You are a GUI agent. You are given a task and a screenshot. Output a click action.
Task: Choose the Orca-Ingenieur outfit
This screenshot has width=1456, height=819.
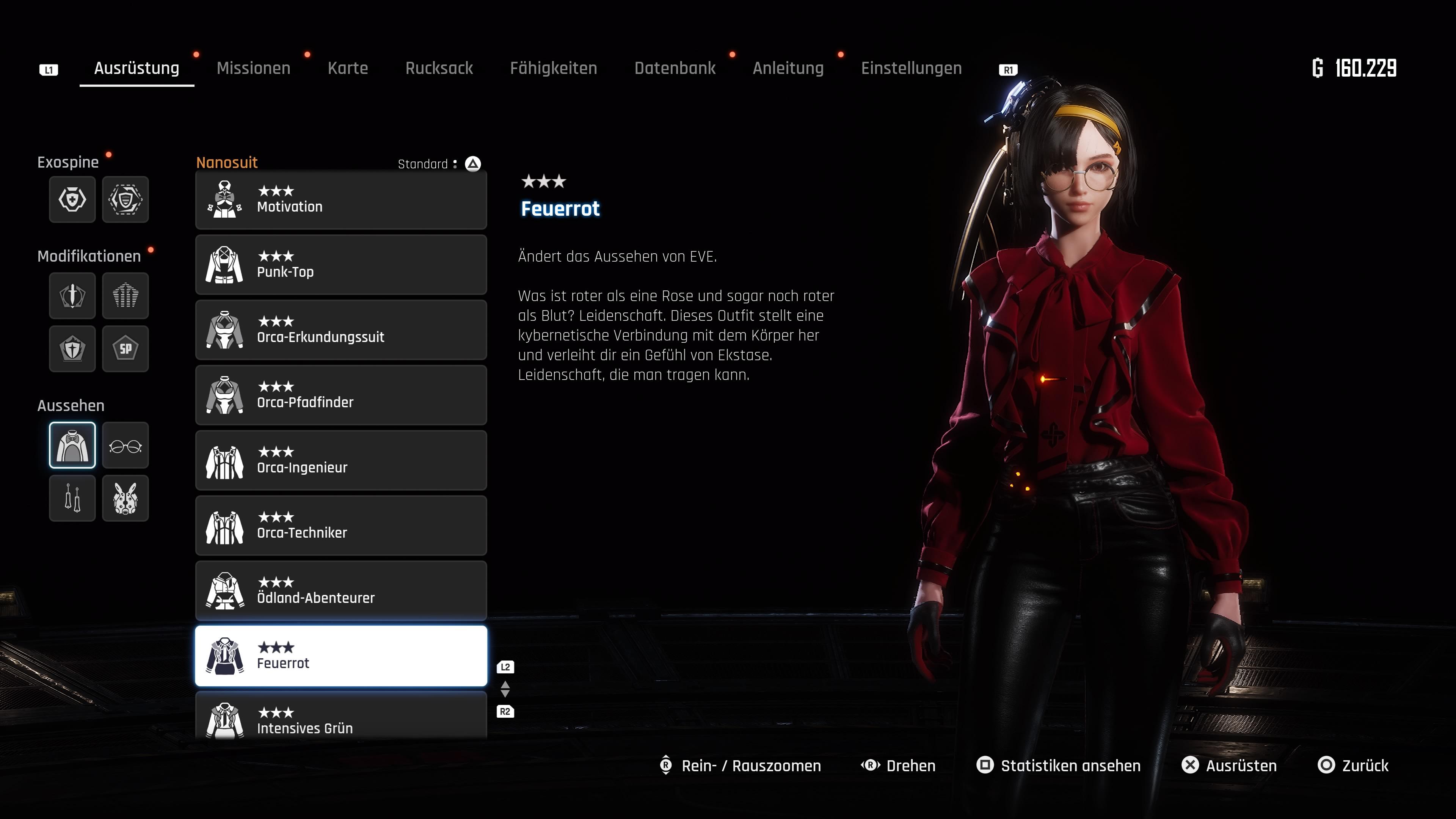coord(341,461)
